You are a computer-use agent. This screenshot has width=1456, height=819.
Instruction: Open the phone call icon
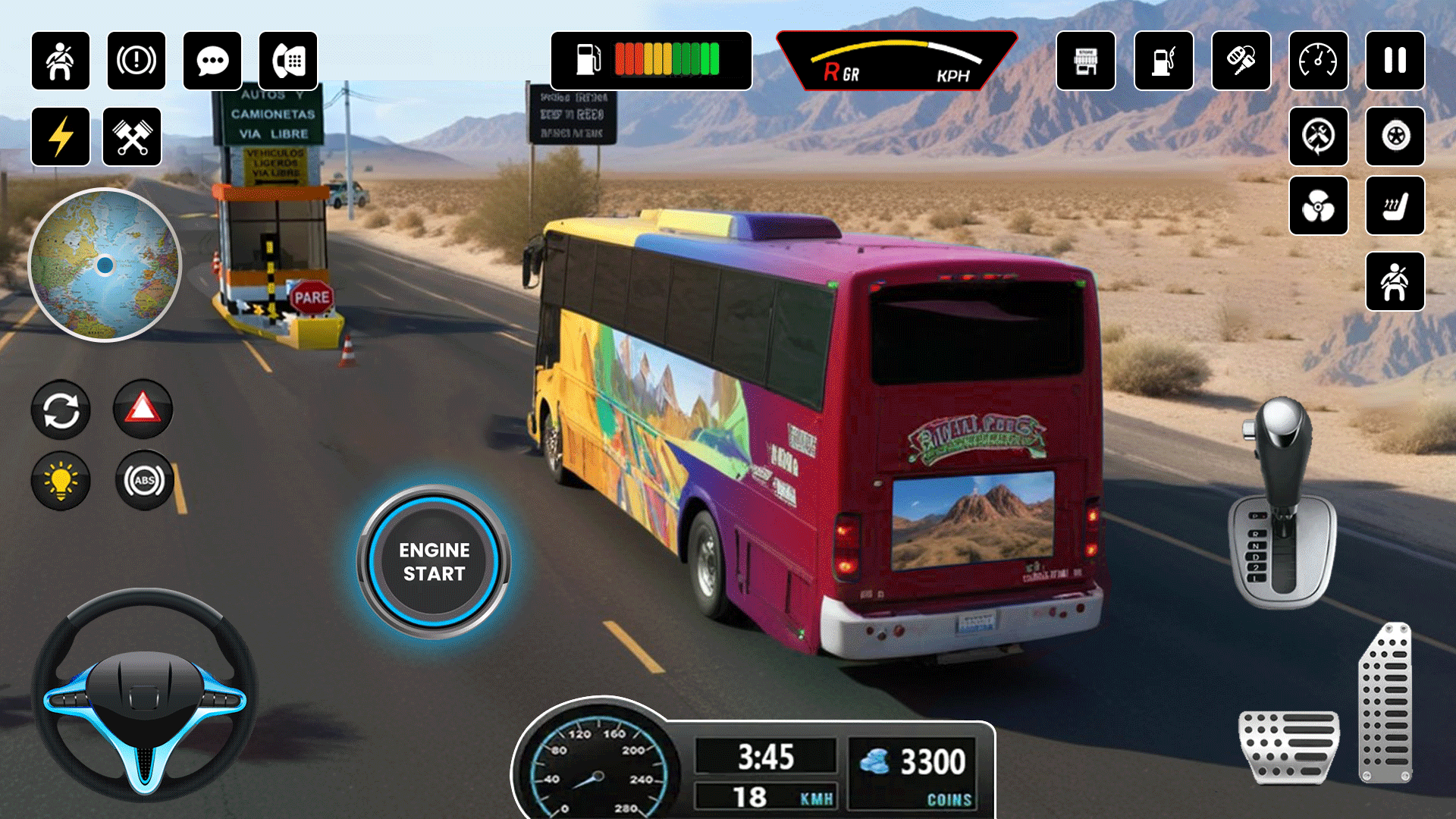pyautogui.click(x=288, y=61)
